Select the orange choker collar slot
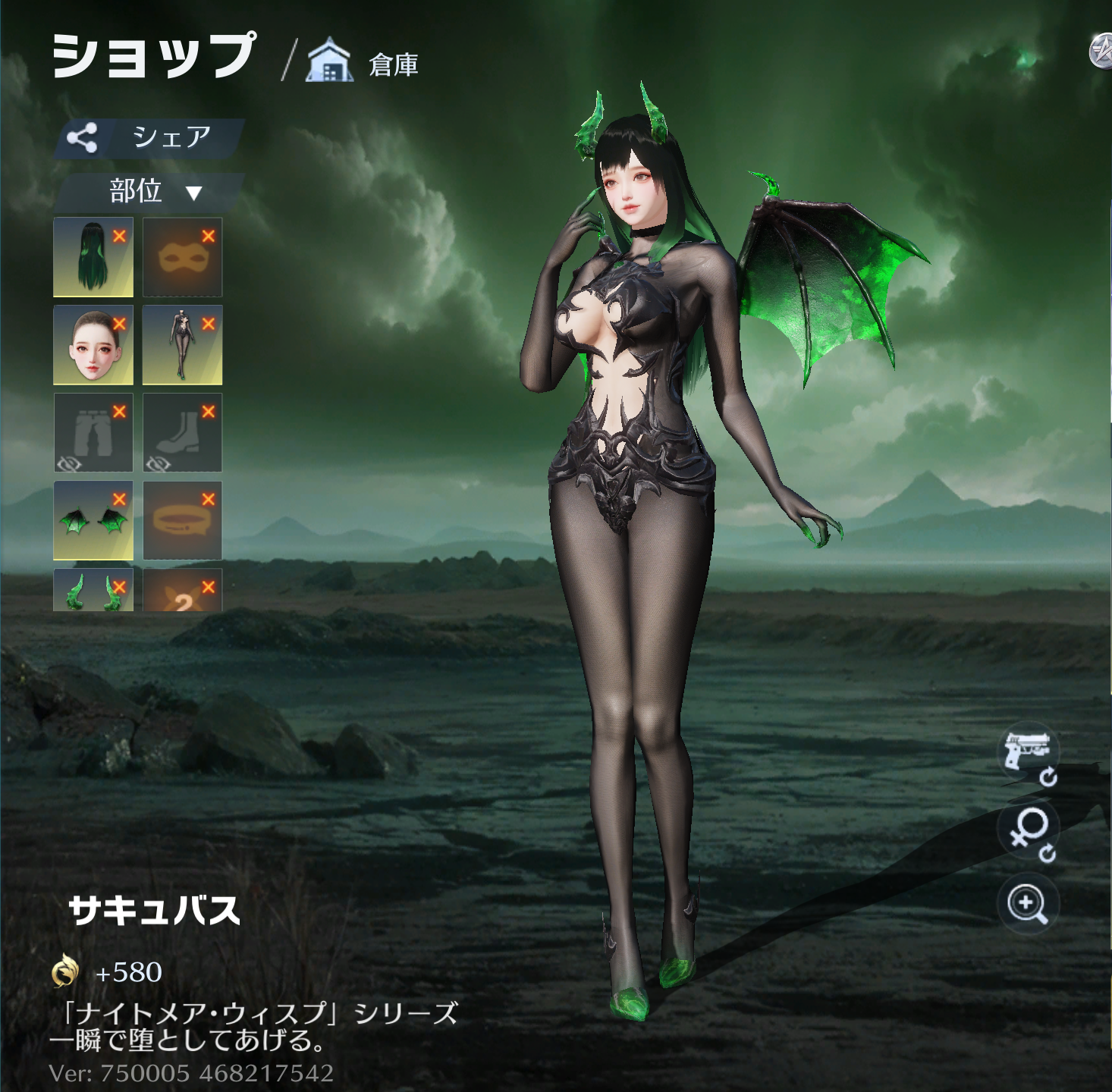Image resolution: width=1112 pixels, height=1092 pixels. click(x=182, y=521)
